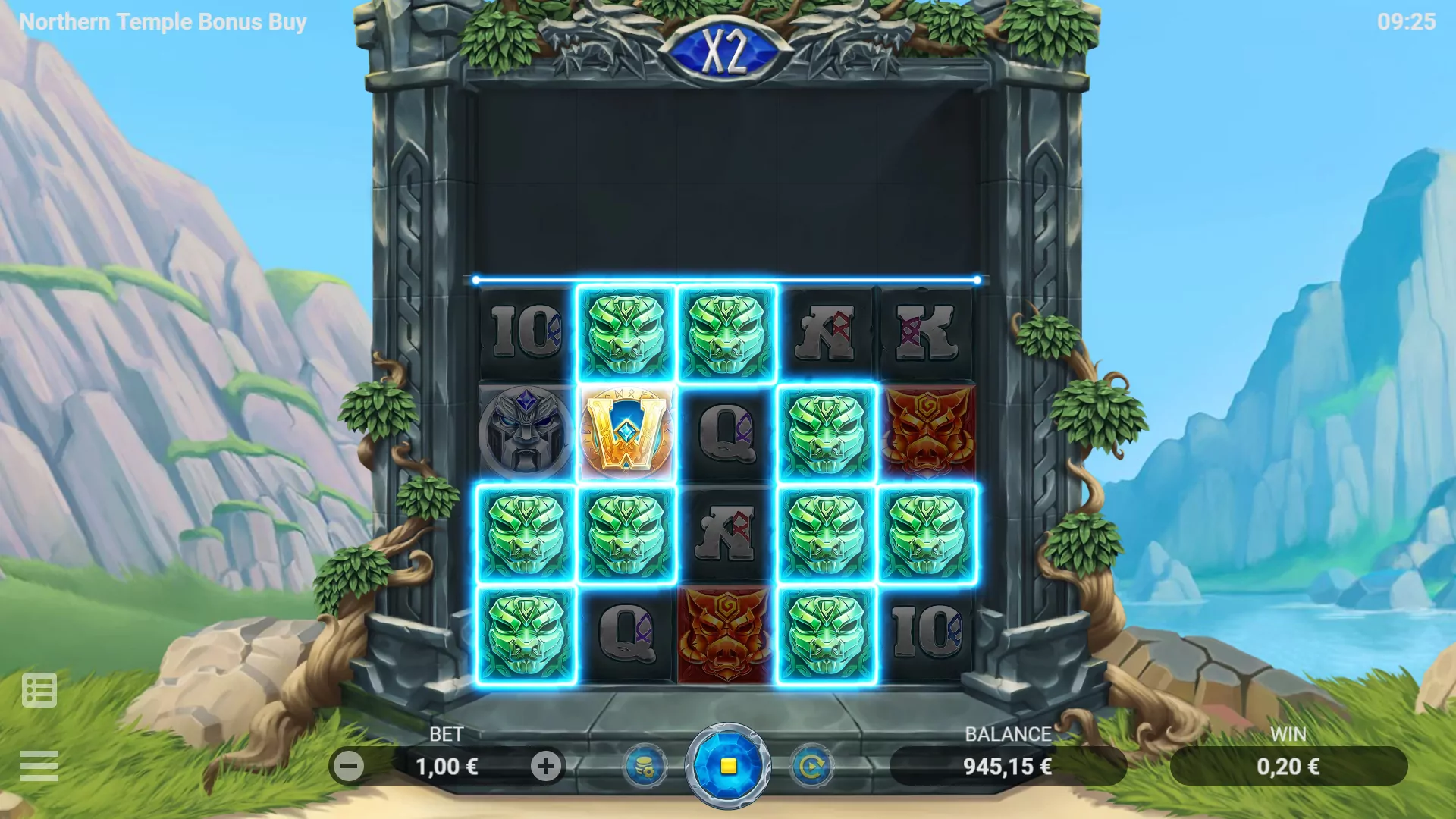Image resolution: width=1456 pixels, height=819 pixels.
Task: Stop the spin with the yellow stop button
Action: click(728, 766)
